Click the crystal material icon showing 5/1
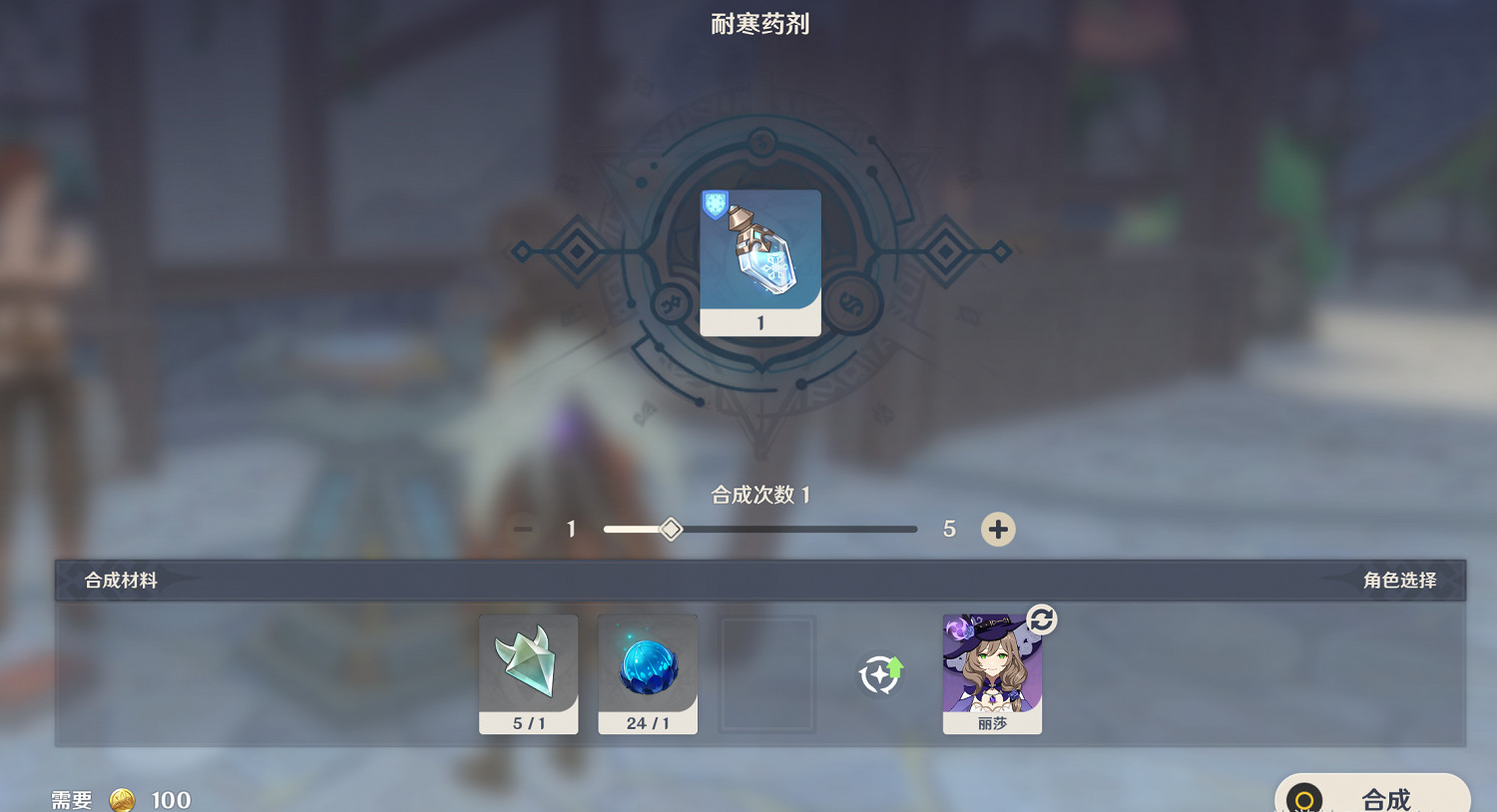 coord(528,668)
